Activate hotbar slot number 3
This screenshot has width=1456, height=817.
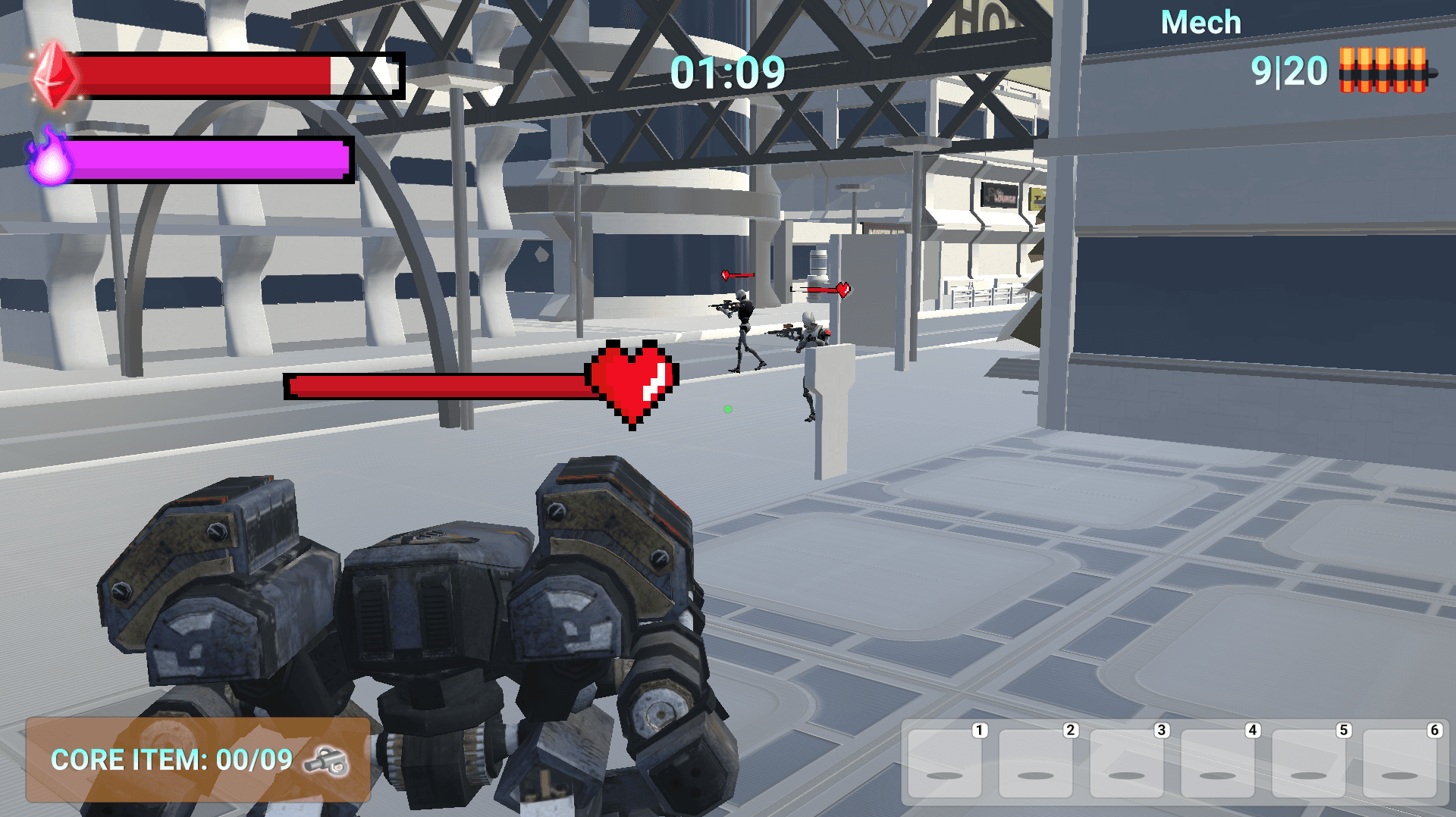1127,764
